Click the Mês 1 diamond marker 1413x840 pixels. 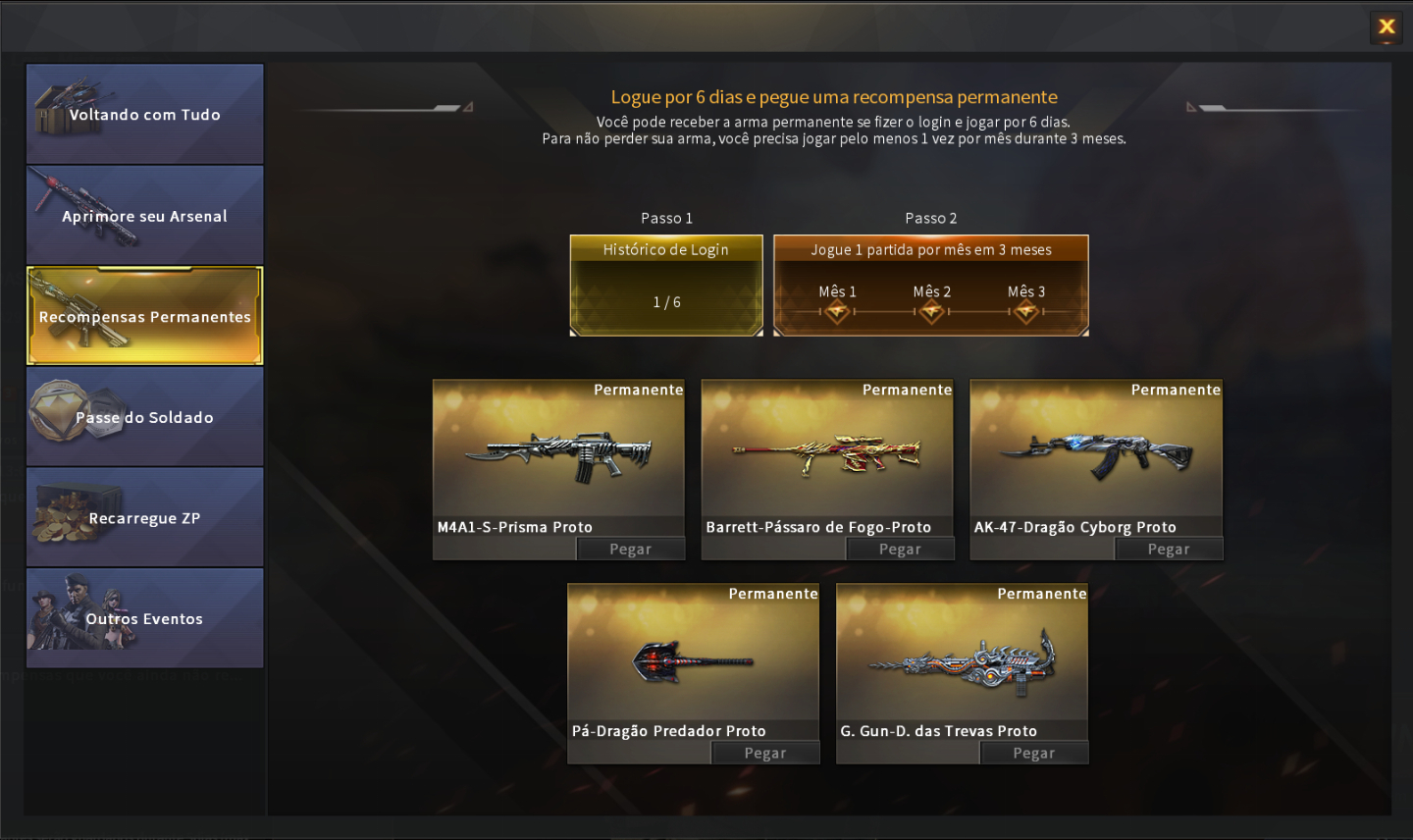pyautogui.click(x=837, y=312)
